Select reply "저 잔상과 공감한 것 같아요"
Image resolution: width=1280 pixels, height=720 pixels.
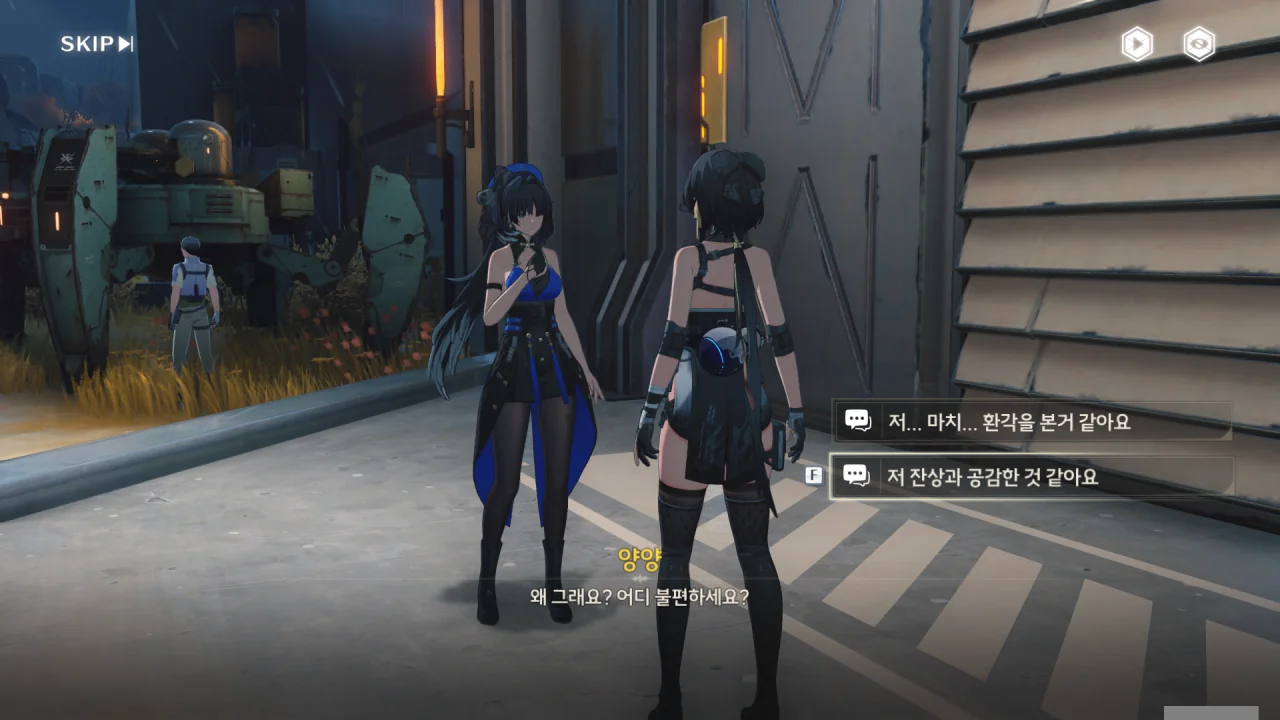[x=1031, y=477]
